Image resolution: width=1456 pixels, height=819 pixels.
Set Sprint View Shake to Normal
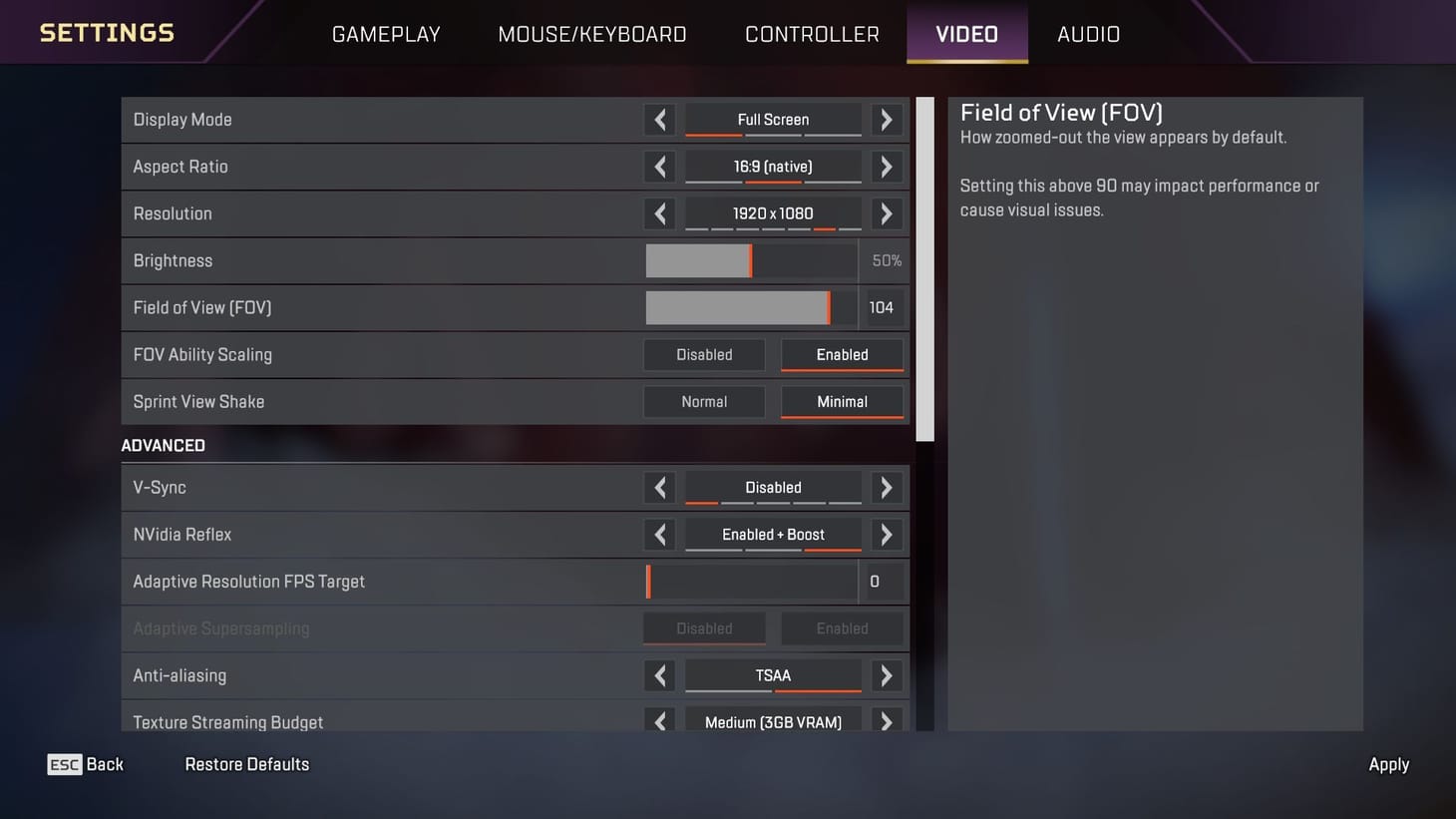(x=704, y=401)
